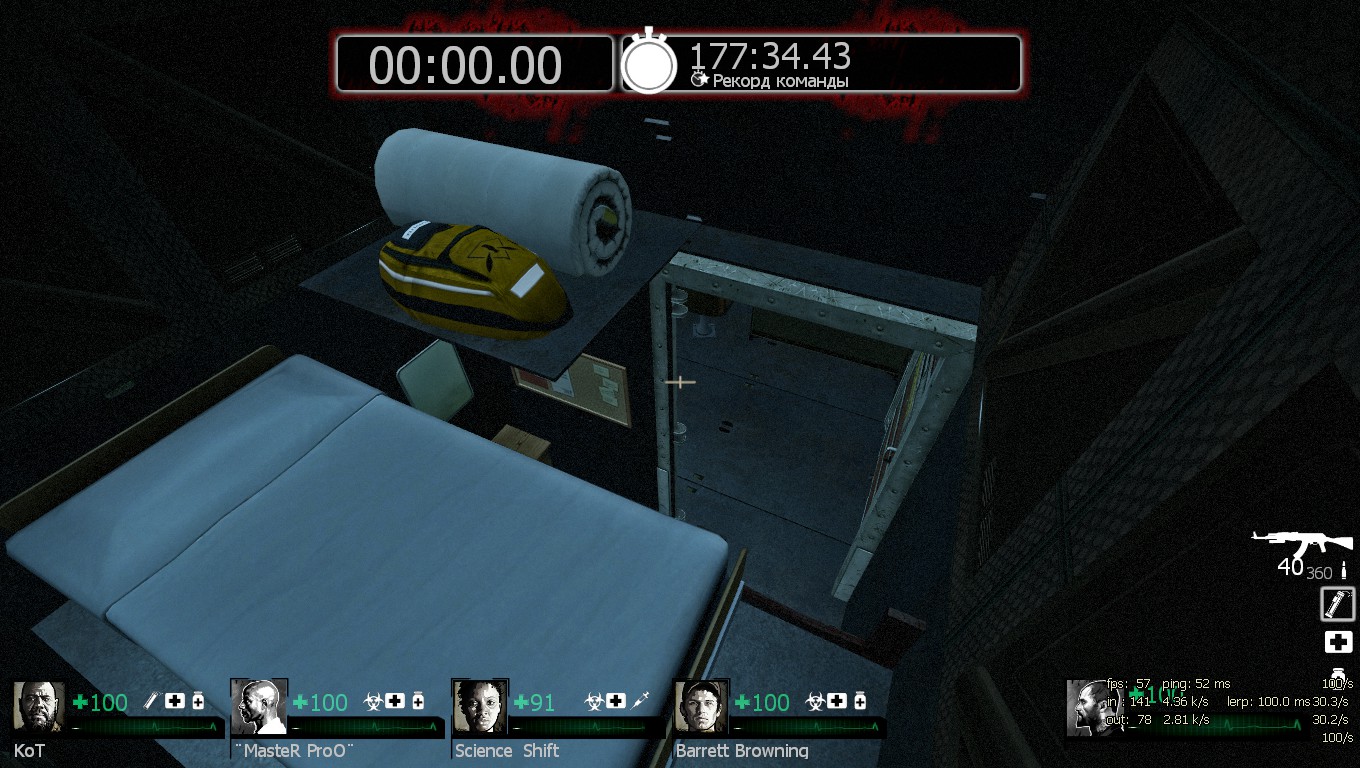This screenshot has width=1360, height=768.
Task: Click the stopwatch icon beside team record
Action: (x=649, y=63)
